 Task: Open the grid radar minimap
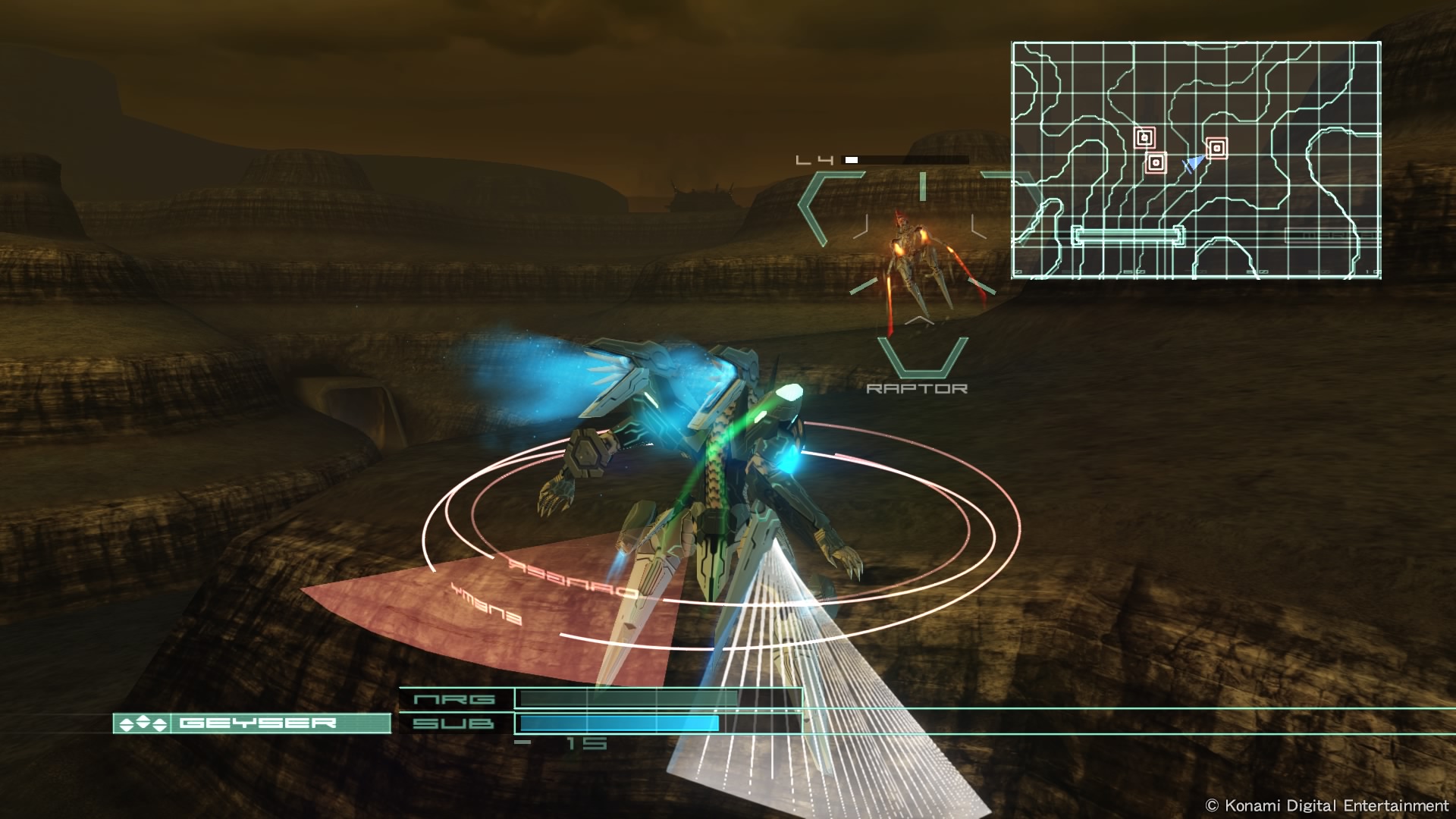(1196, 160)
